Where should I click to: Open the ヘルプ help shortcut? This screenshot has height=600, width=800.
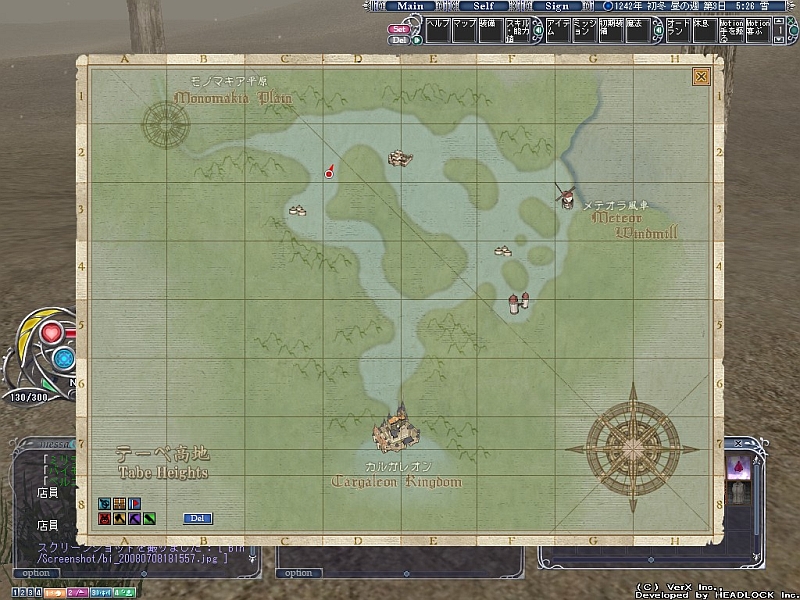coord(439,29)
